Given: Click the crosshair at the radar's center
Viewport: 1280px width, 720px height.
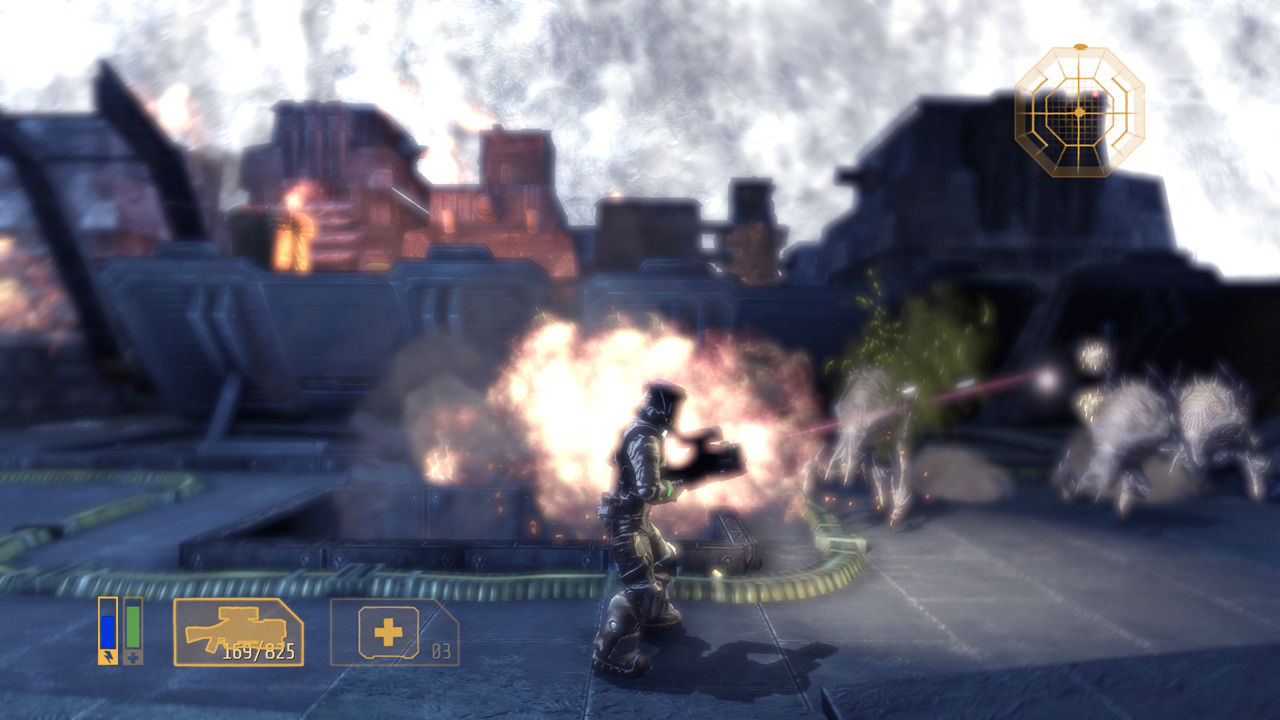Looking at the screenshot, I should point(1079,112).
